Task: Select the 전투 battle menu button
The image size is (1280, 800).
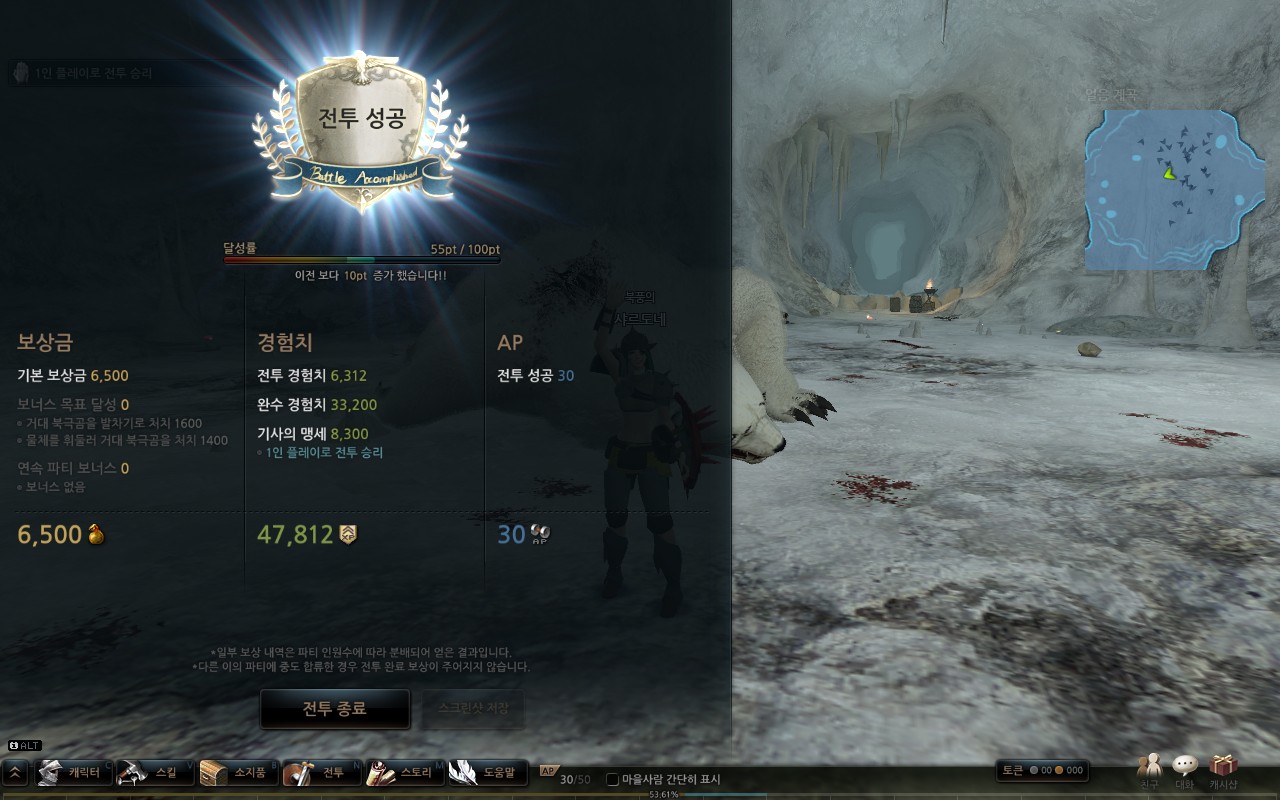Action: [320, 773]
